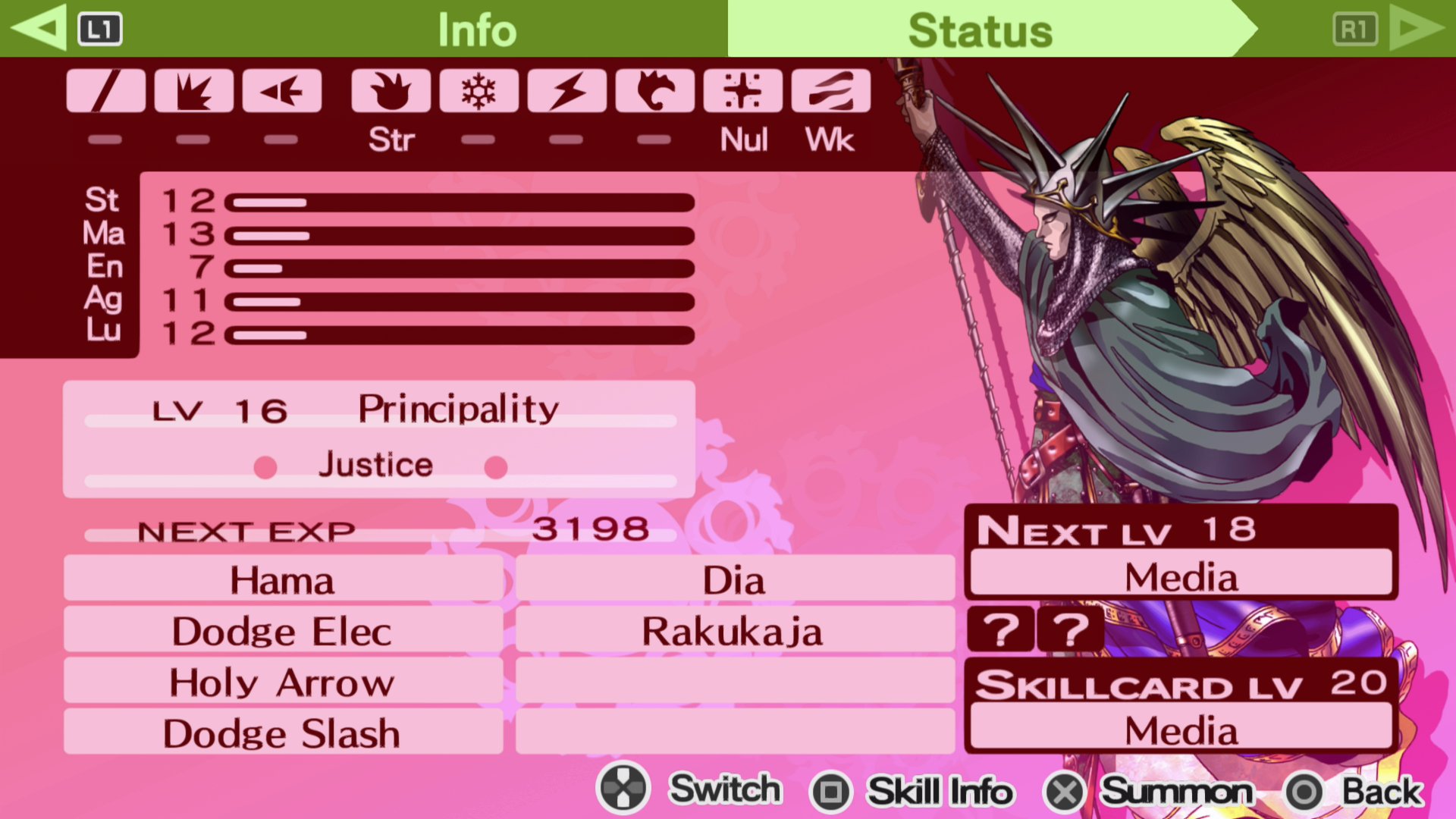Select the Slash affinity icon
This screenshot has width=1456, height=819.
pyautogui.click(x=106, y=91)
